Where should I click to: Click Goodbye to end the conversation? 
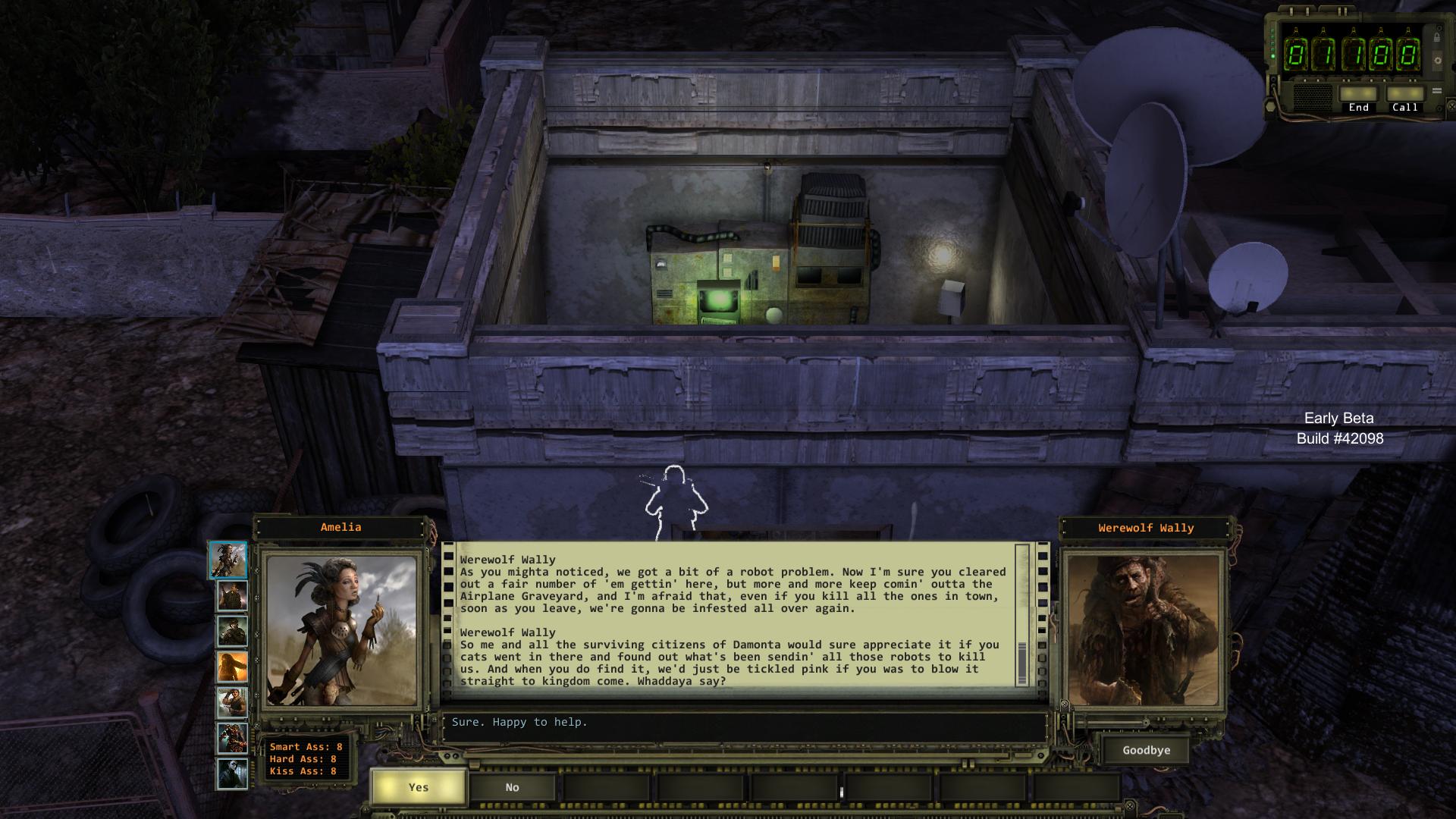click(1145, 750)
